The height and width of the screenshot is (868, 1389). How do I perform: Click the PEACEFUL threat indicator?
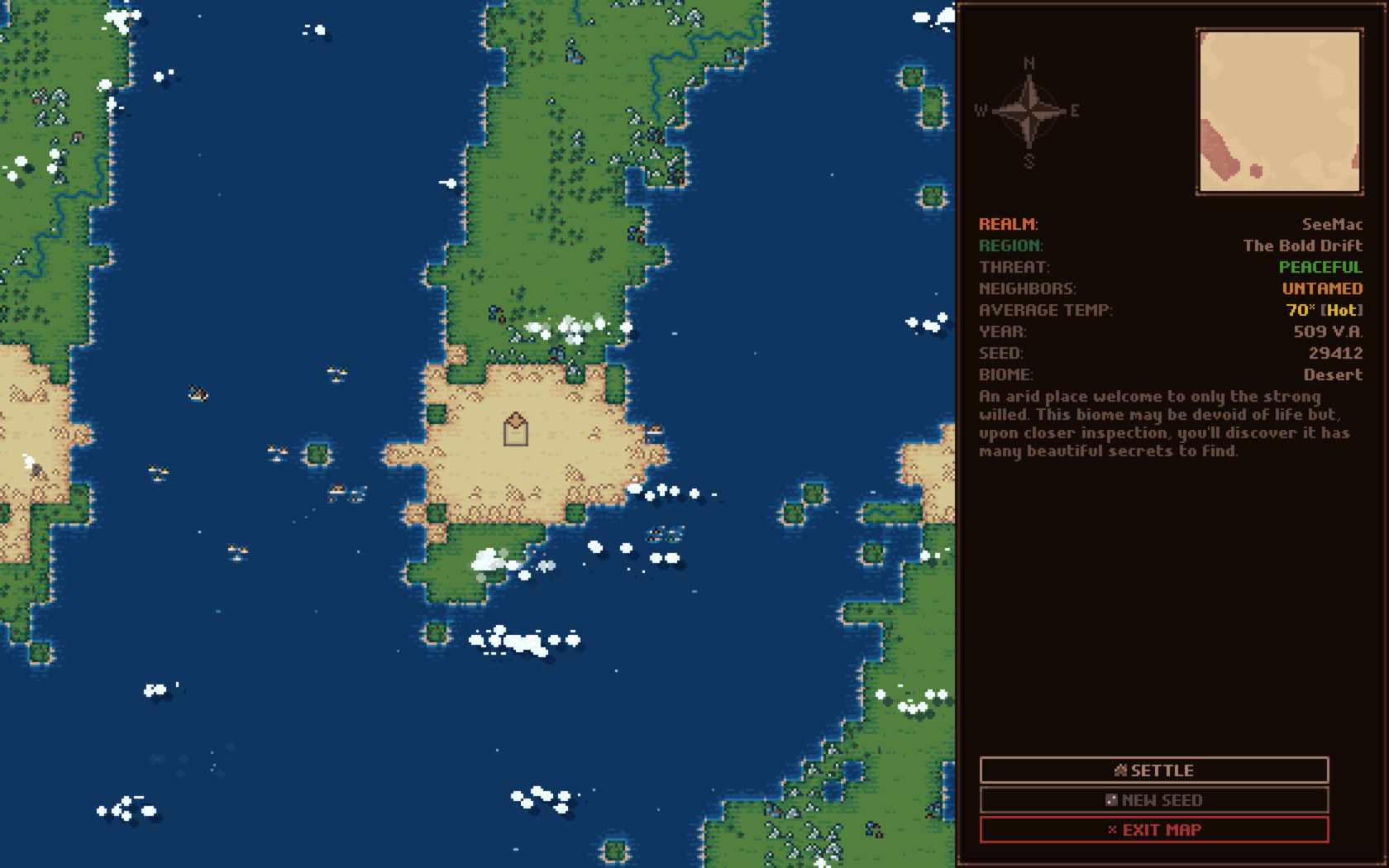tap(1320, 267)
